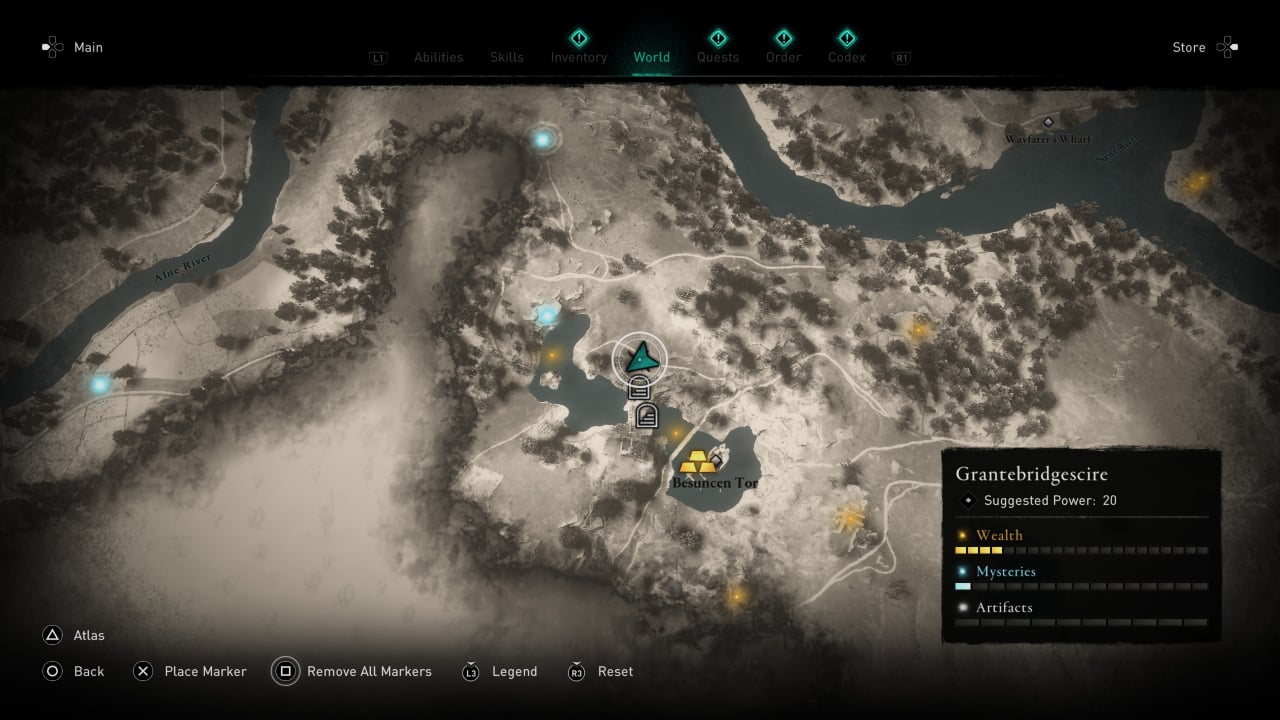Screen dimensions: 1280x720
Task: Switch to the Abilities tab
Action: (x=438, y=57)
